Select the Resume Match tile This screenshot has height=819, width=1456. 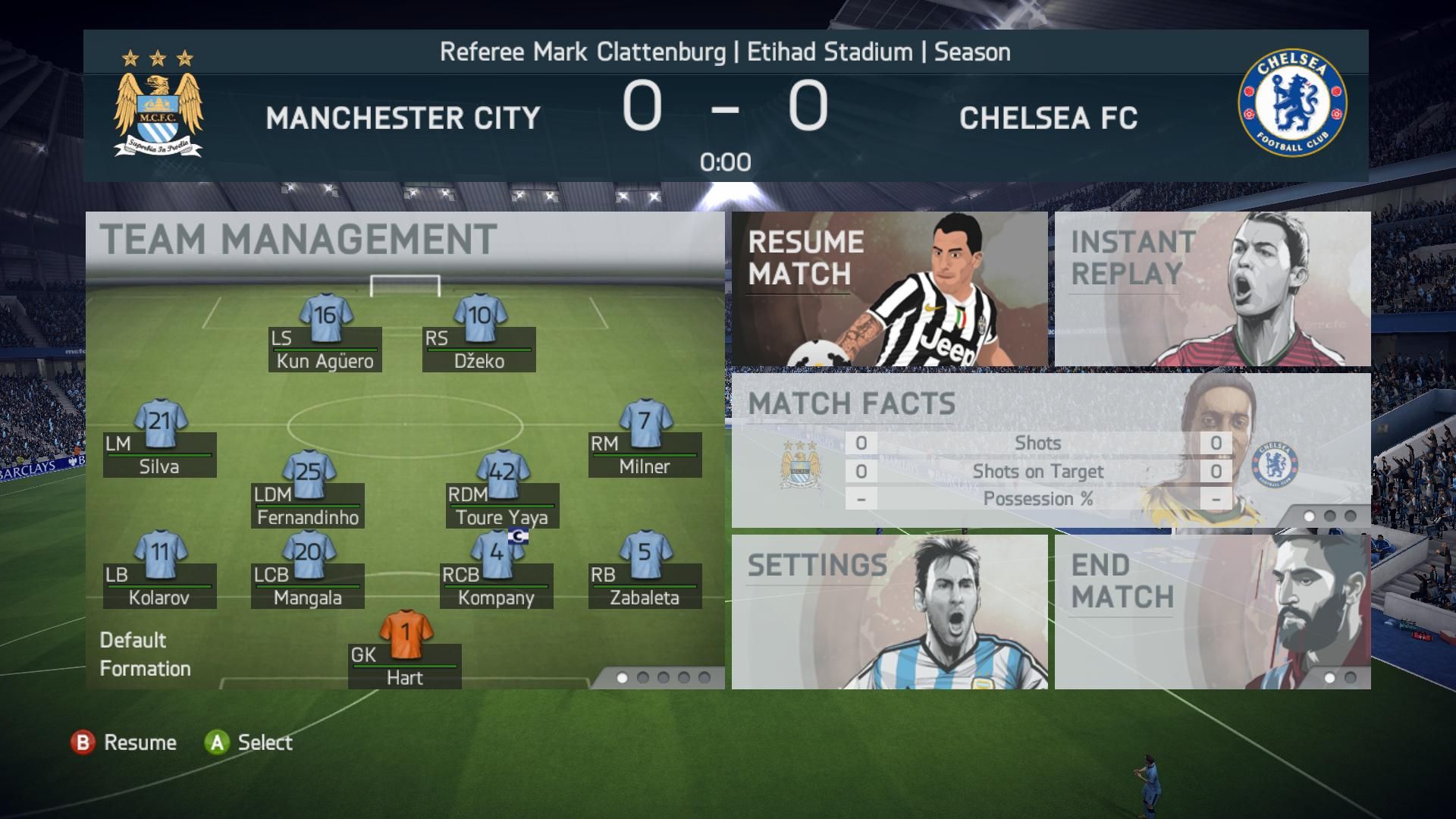click(x=889, y=289)
